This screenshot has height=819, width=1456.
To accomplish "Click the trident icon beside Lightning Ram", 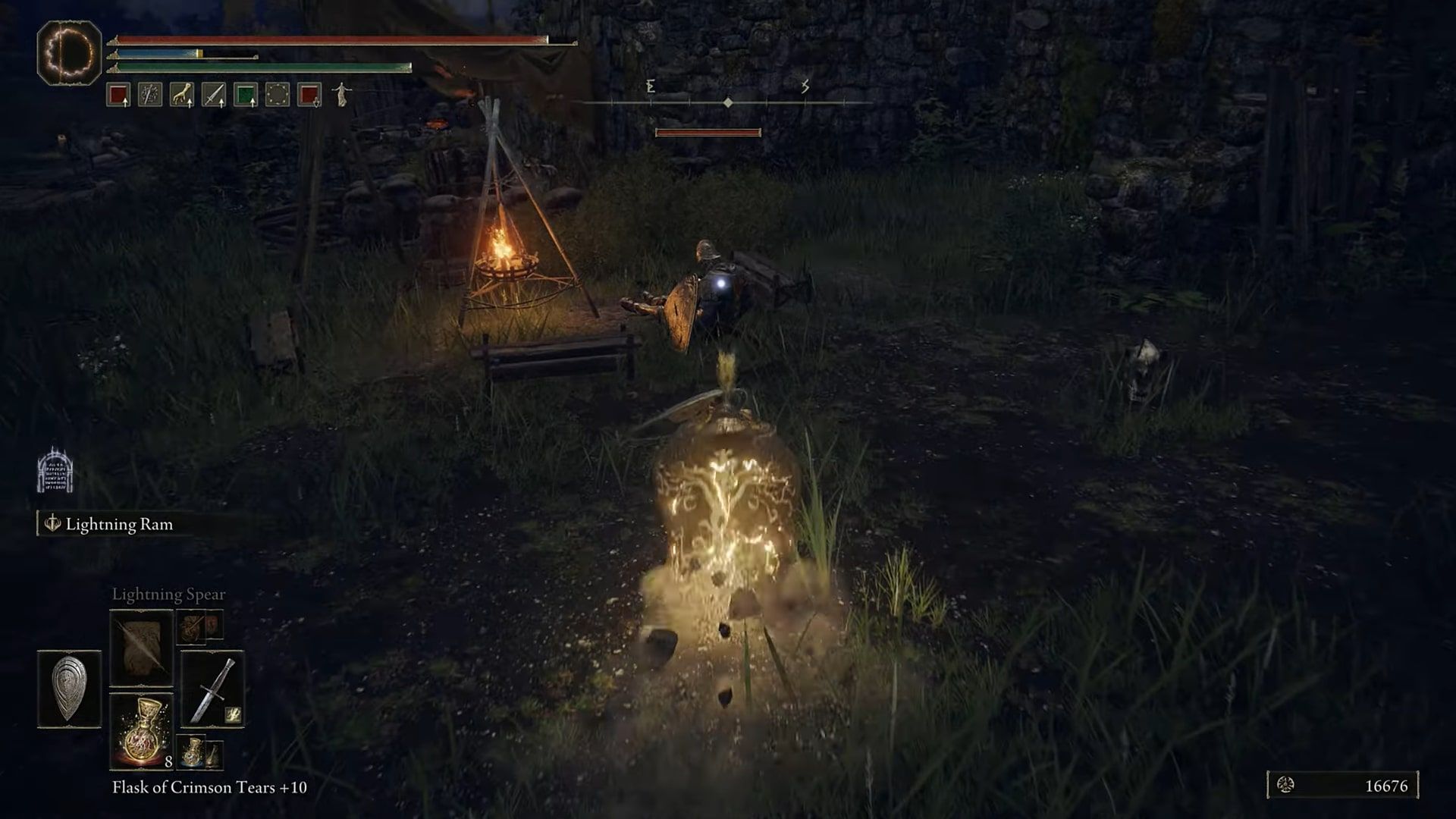I will tap(52, 523).
